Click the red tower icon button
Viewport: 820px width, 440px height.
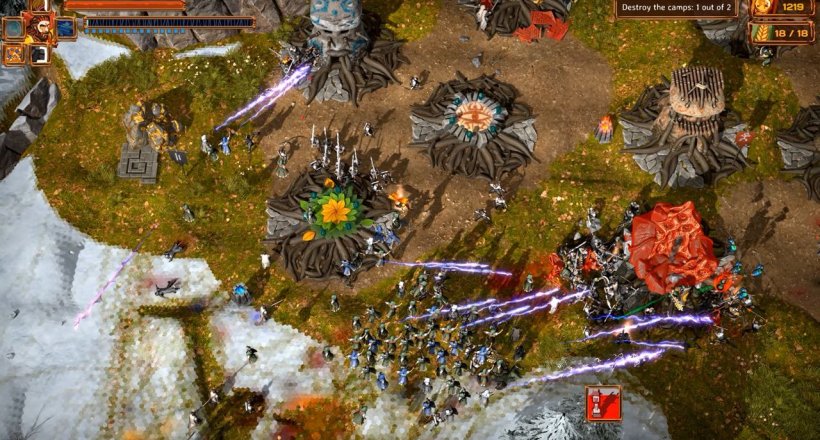coord(603,402)
